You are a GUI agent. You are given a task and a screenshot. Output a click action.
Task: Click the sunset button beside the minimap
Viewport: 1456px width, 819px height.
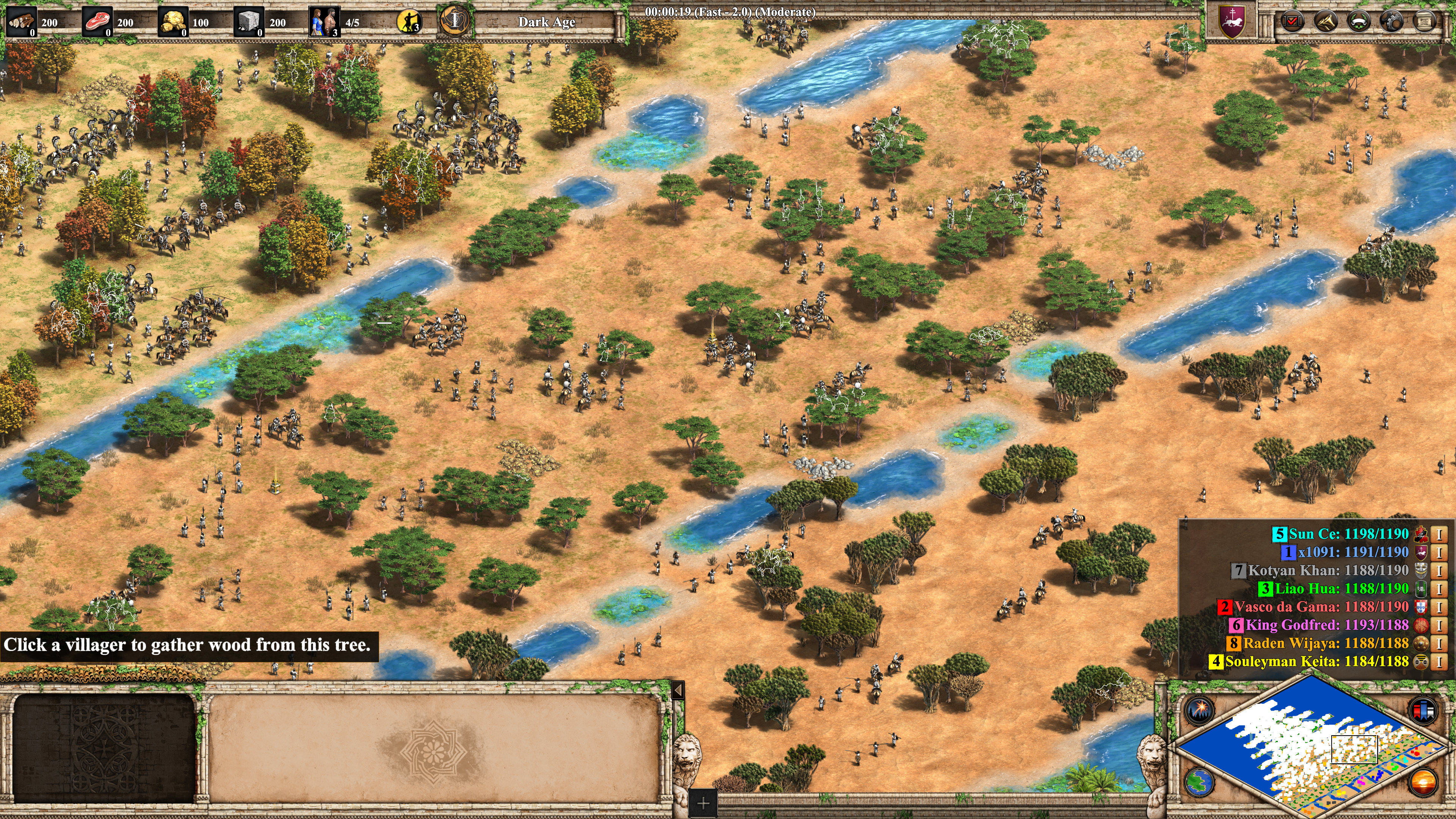click(x=1423, y=782)
